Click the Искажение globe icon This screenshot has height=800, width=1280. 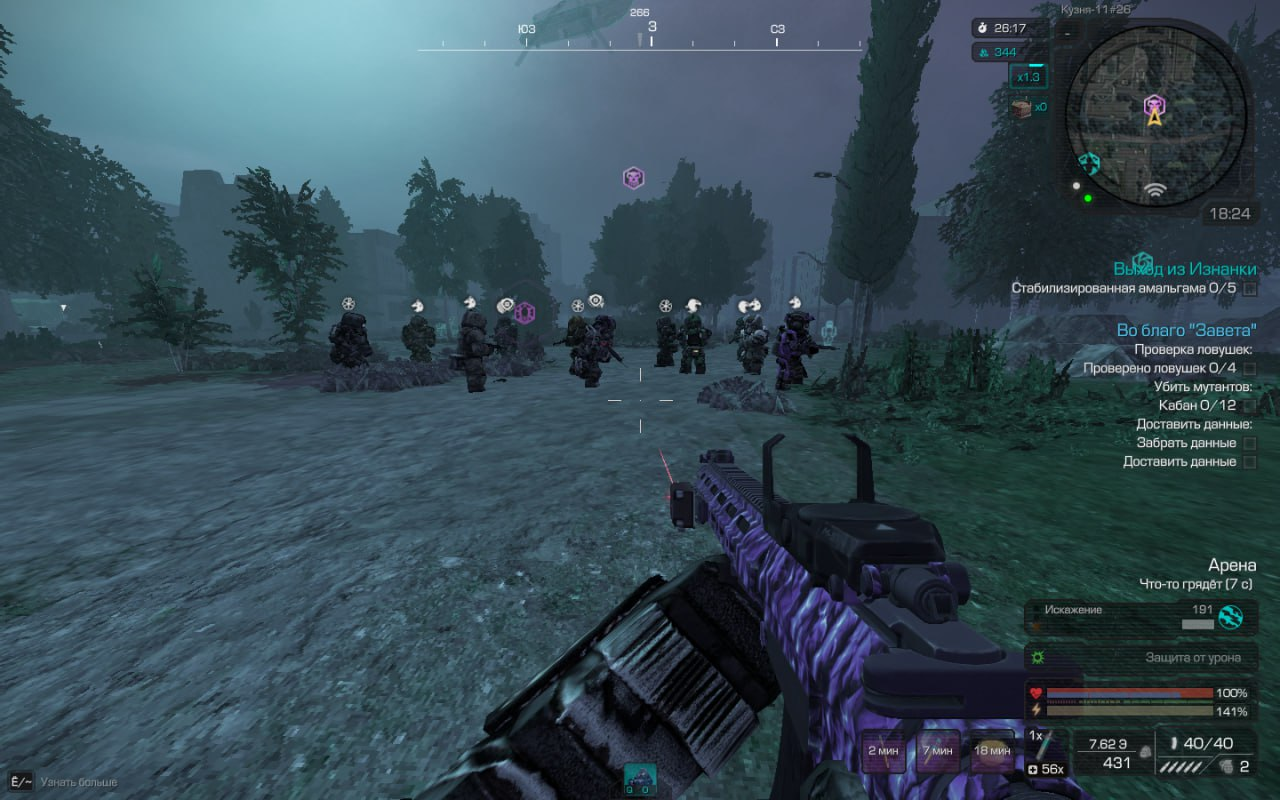1230,617
